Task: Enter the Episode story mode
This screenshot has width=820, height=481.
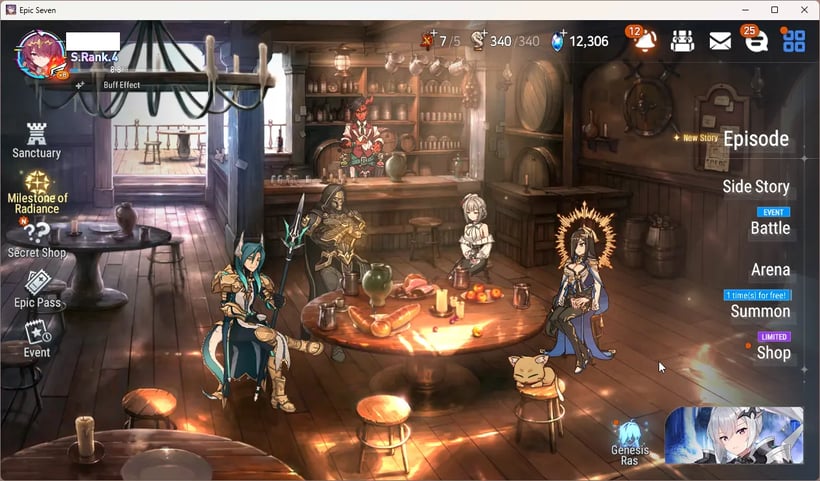Action: 755,139
